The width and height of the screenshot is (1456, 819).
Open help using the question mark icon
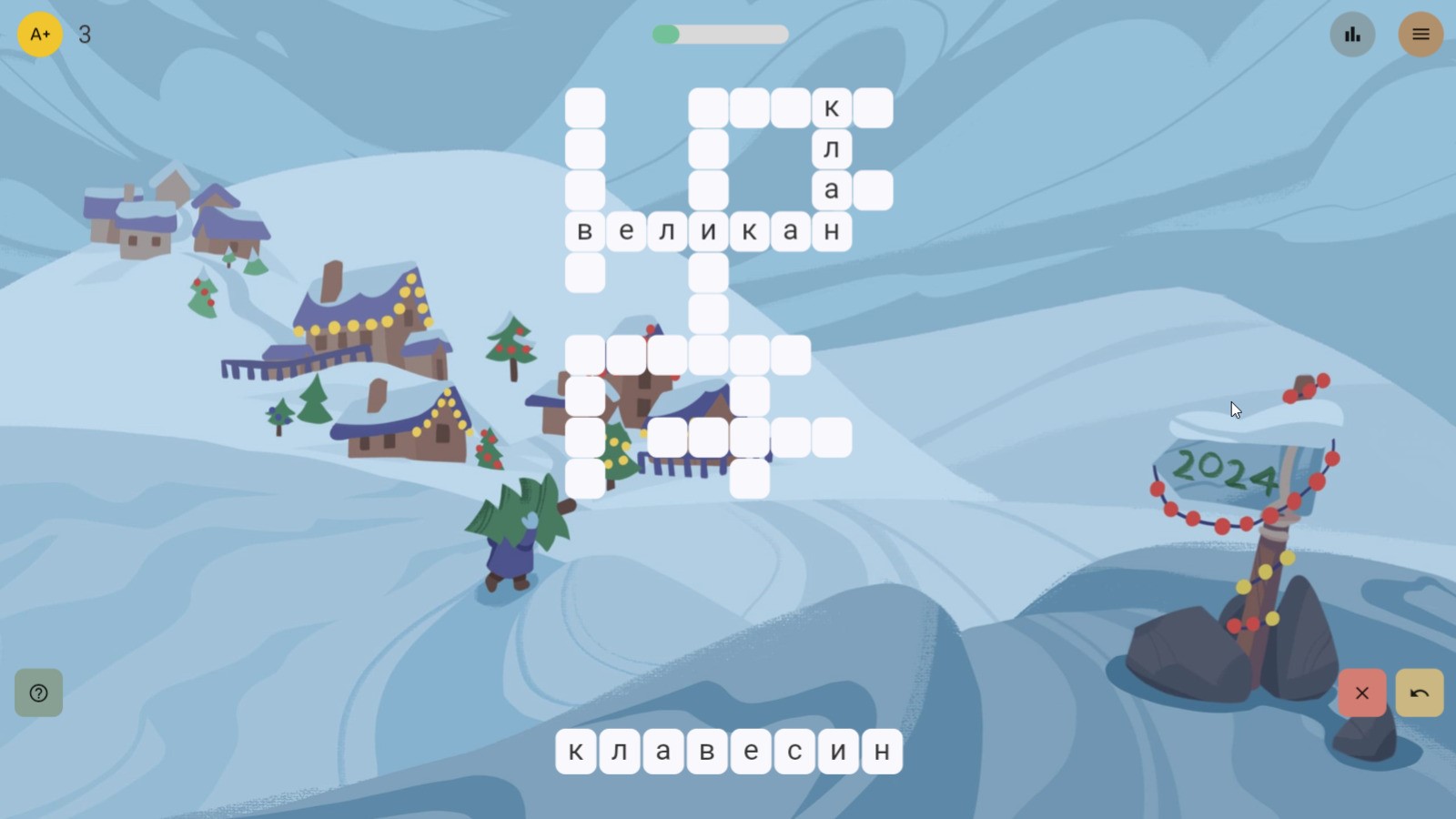pos(38,693)
